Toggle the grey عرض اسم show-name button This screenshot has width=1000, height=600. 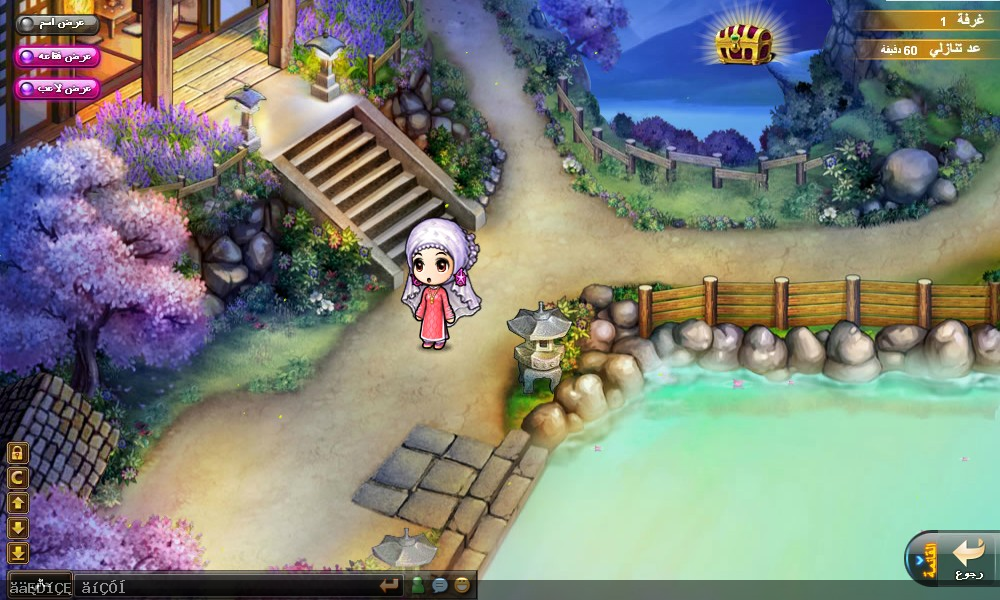(x=58, y=22)
